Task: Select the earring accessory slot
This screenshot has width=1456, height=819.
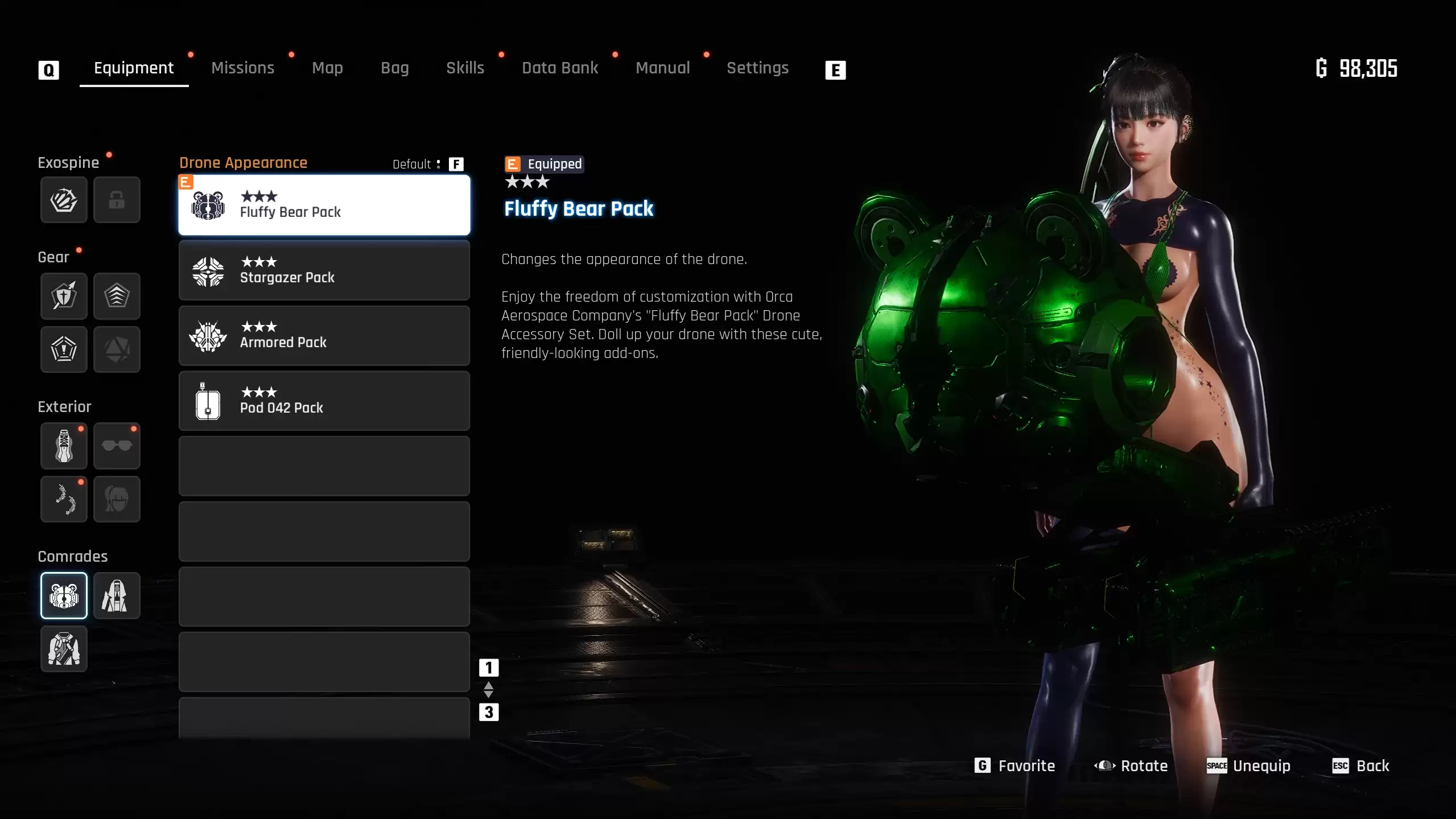Action: (64, 499)
